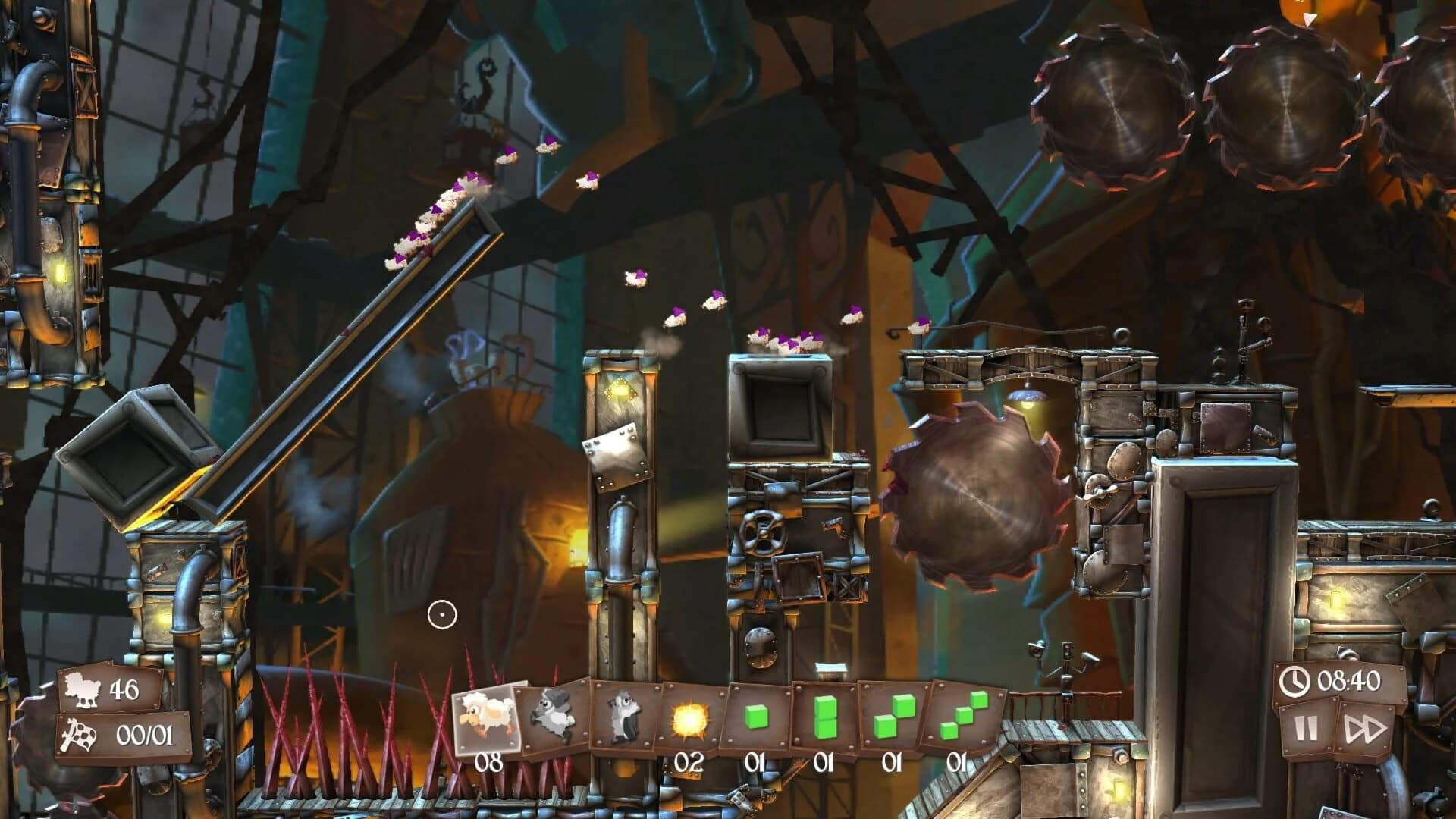
Task: Pause the game with the pause panel
Action: coord(1307,730)
